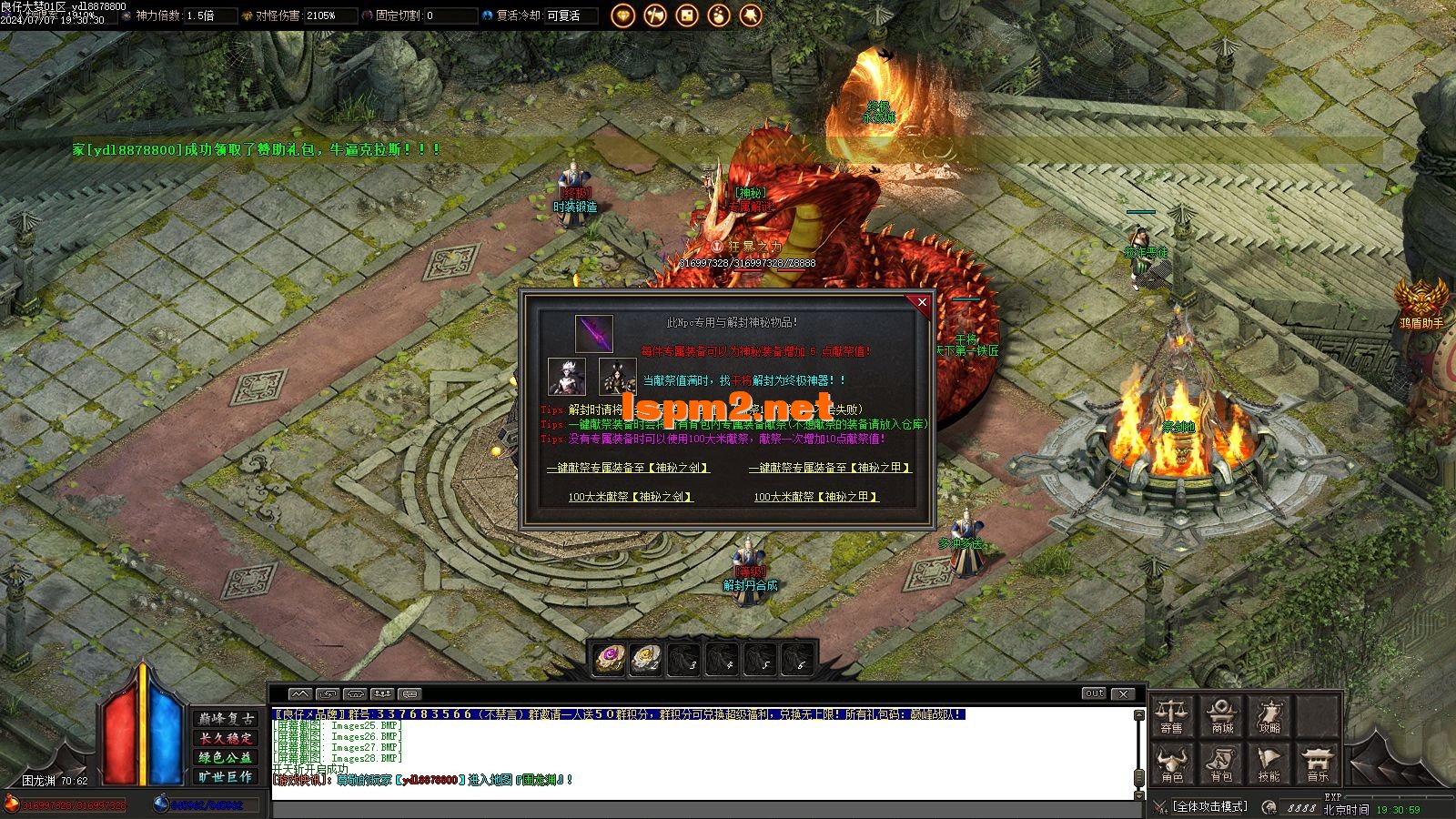Click the crossed axes top bar icon
The width and height of the screenshot is (1456, 819).
(654, 15)
